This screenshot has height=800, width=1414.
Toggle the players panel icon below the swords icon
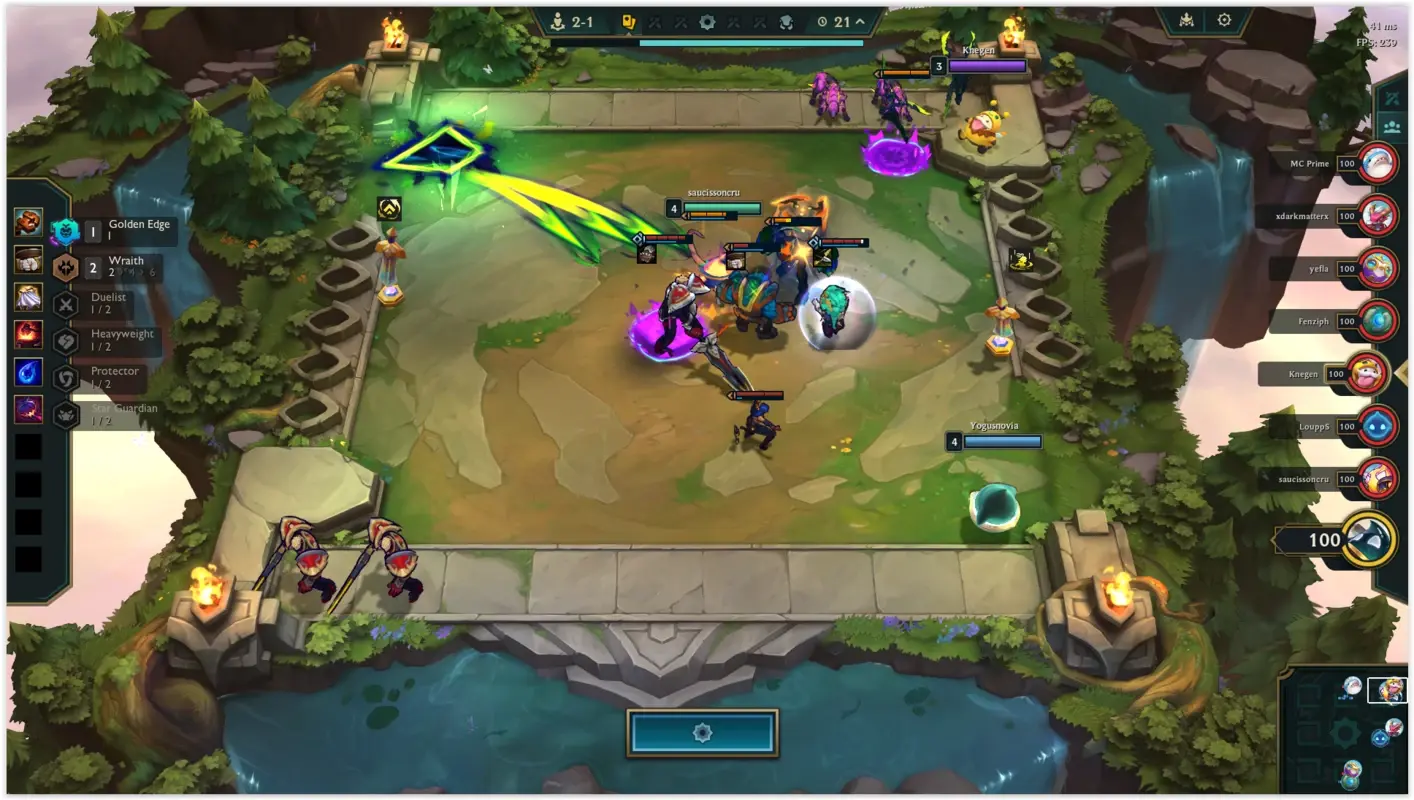click(x=1392, y=127)
